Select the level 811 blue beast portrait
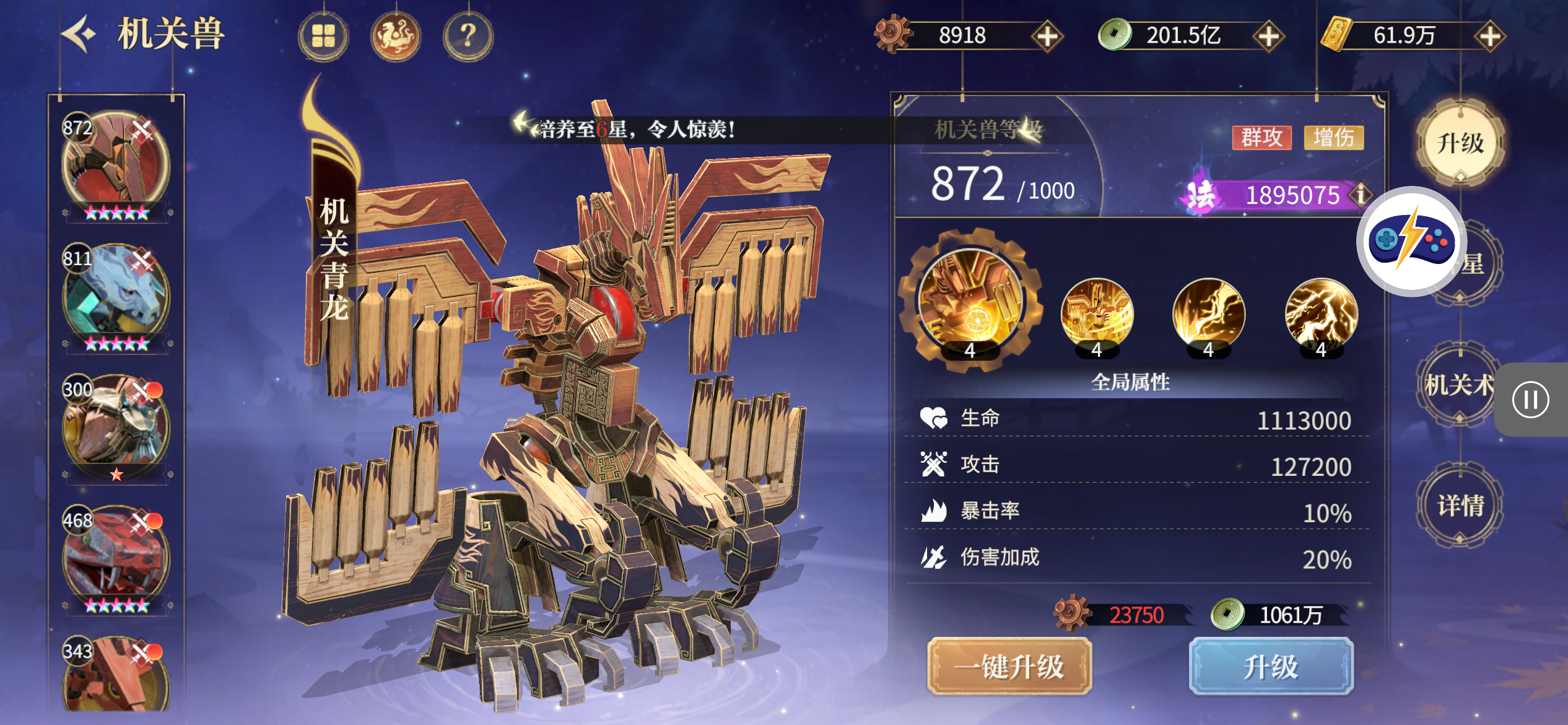 (116, 296)
